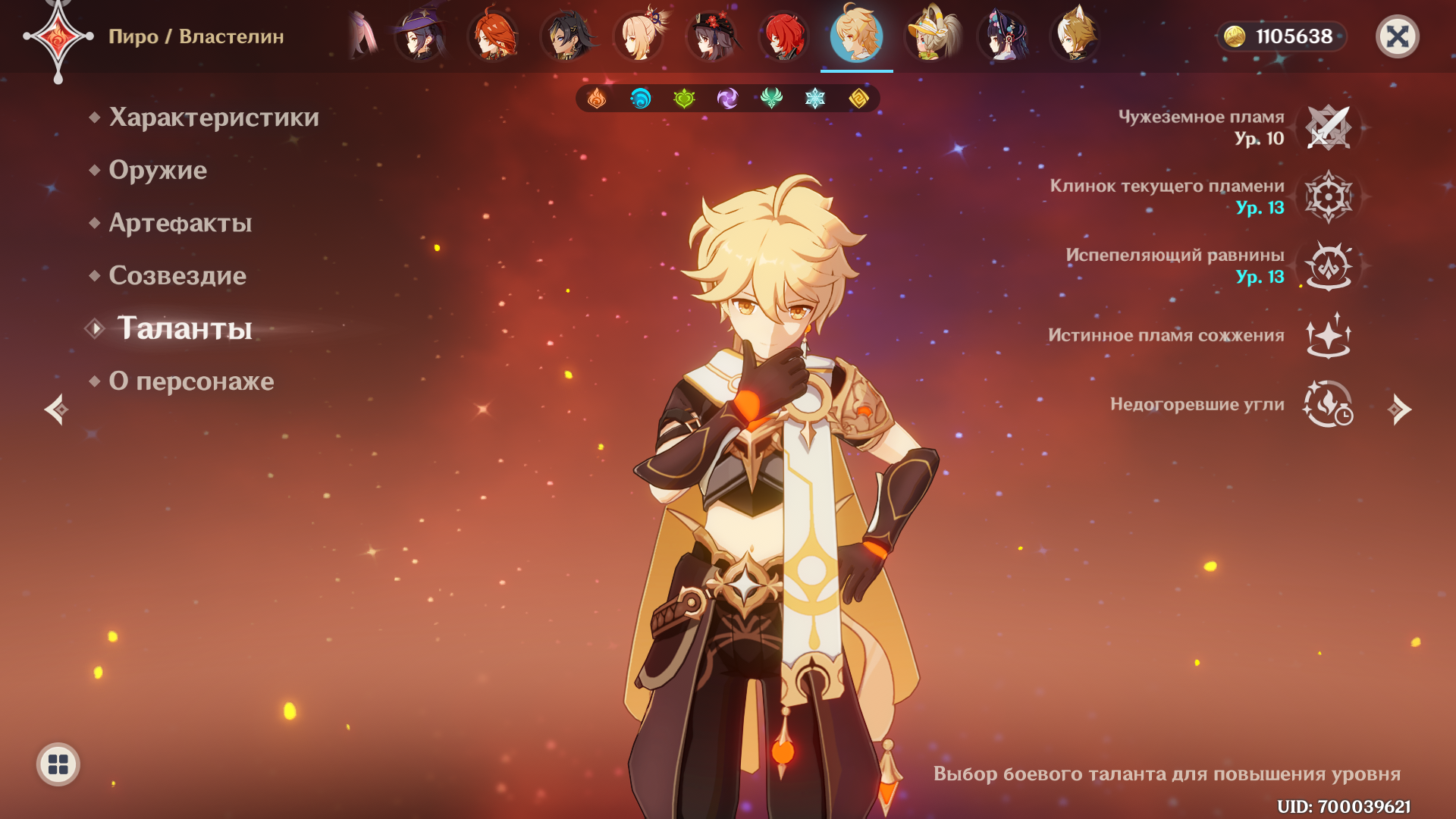Switch traveler element to Geo
The width and height of the screenshot is (1456, 819).
click(x=858, y=99)
